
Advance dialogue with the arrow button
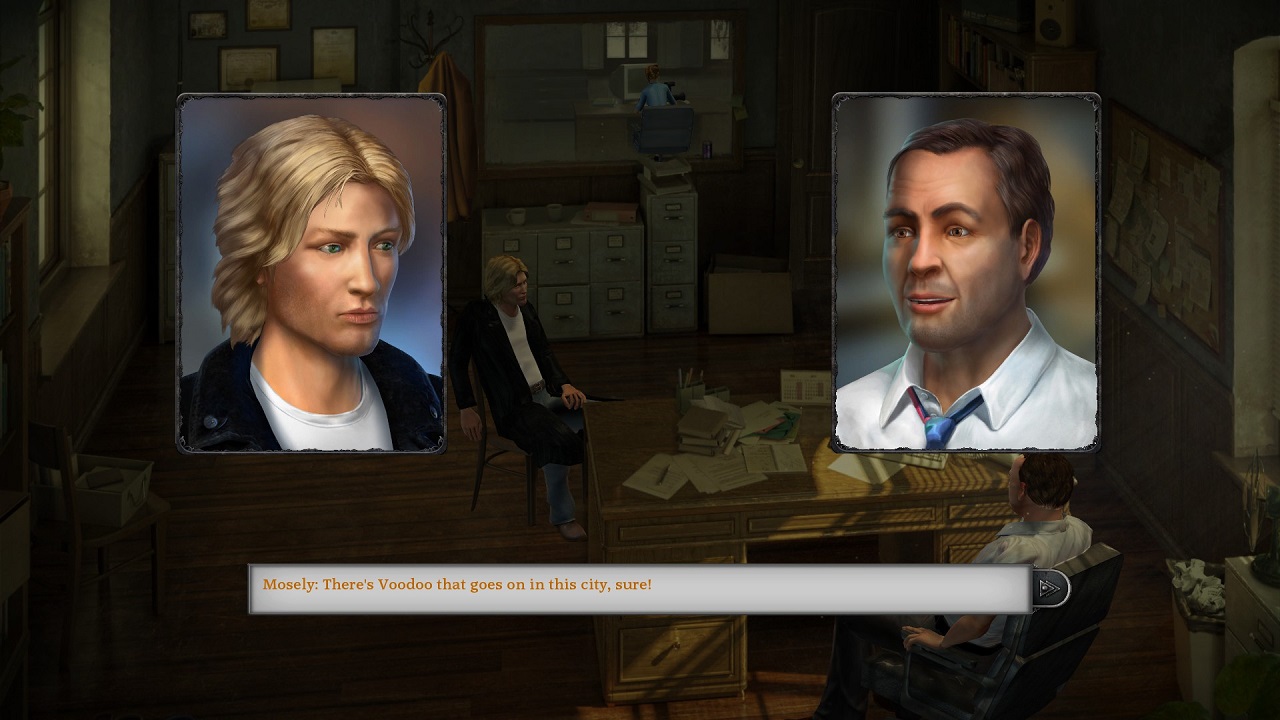1049,588
